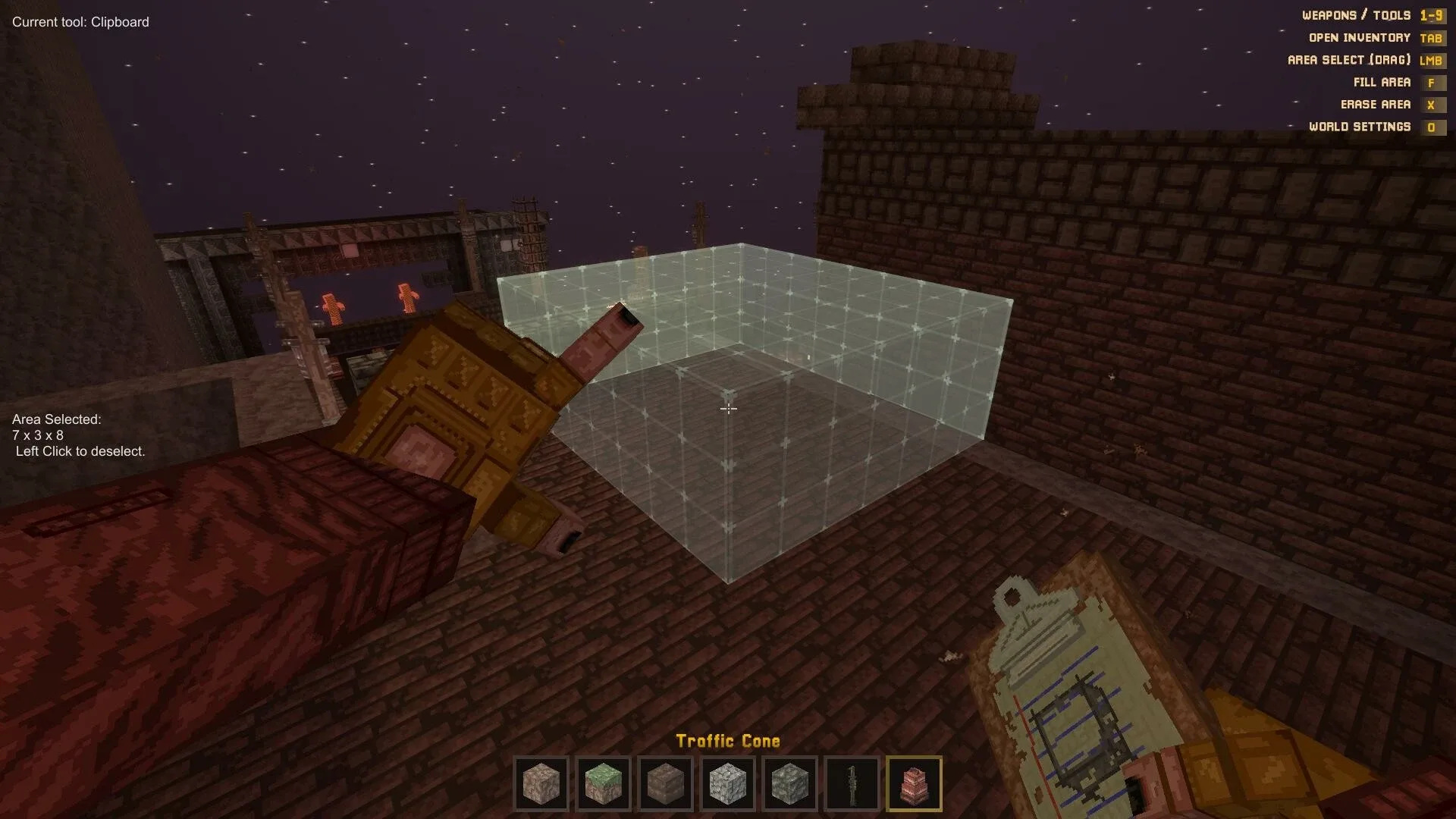Click the Traffic Cone name label
This screenshot has width=1456, height=819.
tap(728, 741)
